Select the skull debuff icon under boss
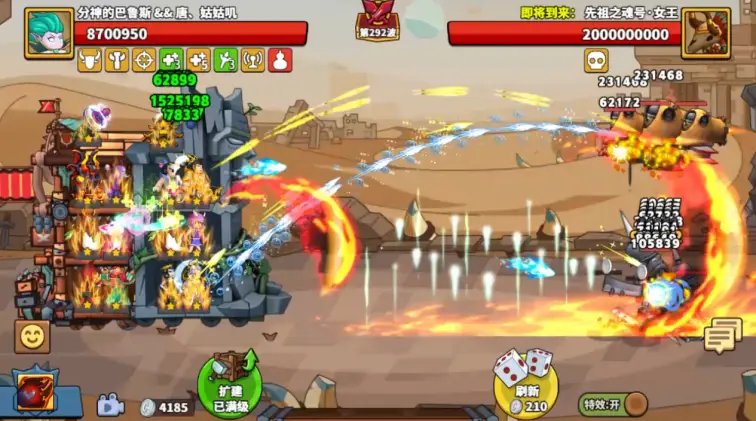The height and width of the screenshot is (421, 756). [596, 61]
